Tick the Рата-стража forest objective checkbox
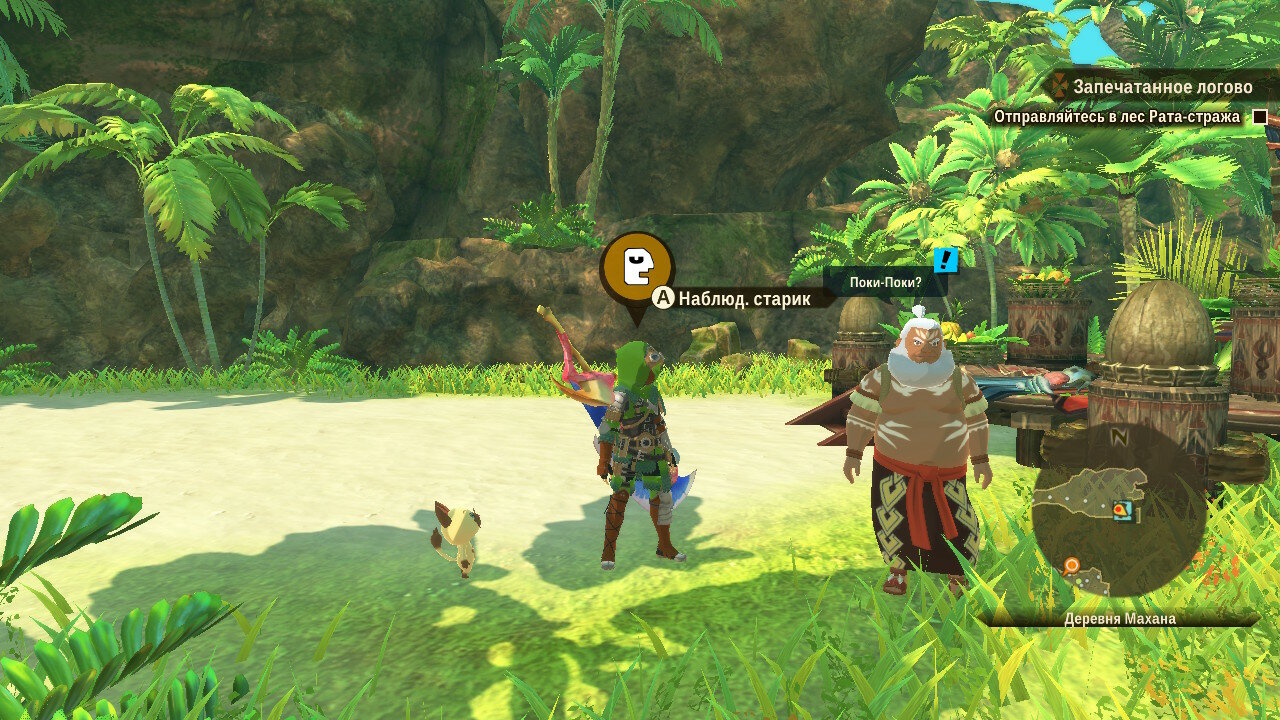Screen dimensions: 1280x720 click(x=1260, y=117)
